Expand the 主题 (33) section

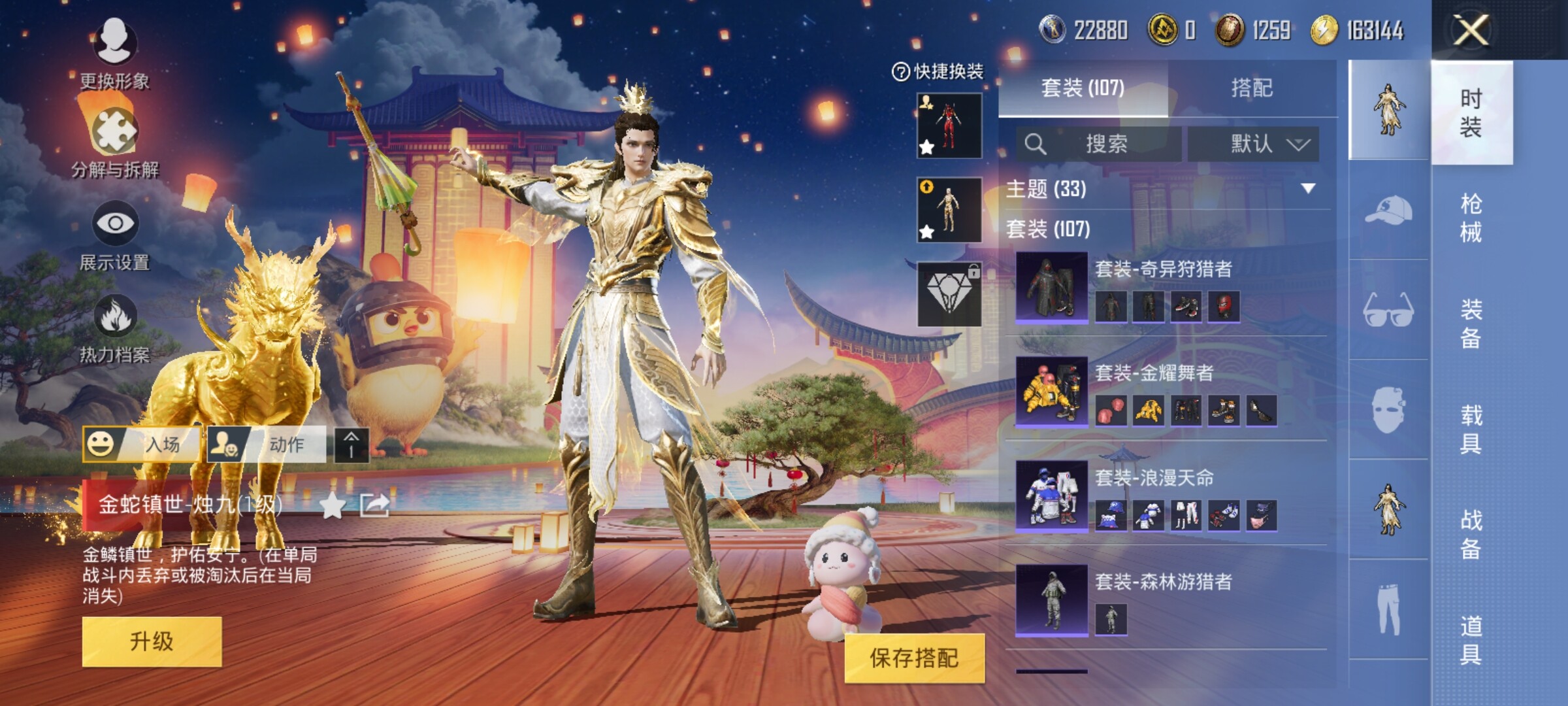[1307, 189]
